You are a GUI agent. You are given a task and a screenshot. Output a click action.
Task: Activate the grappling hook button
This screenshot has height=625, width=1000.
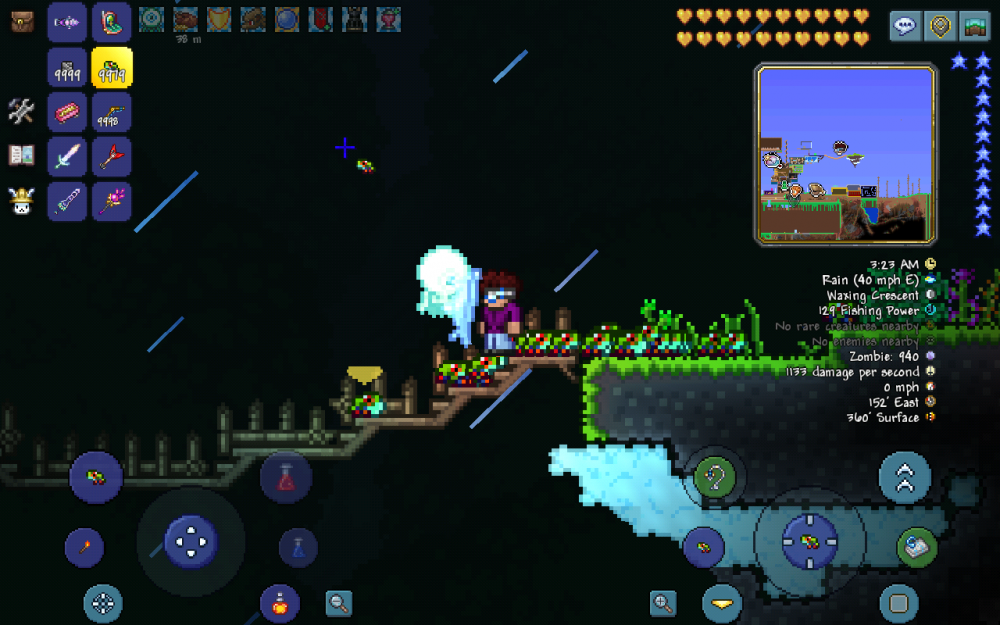pyautogui.click(x=714, y=477)
